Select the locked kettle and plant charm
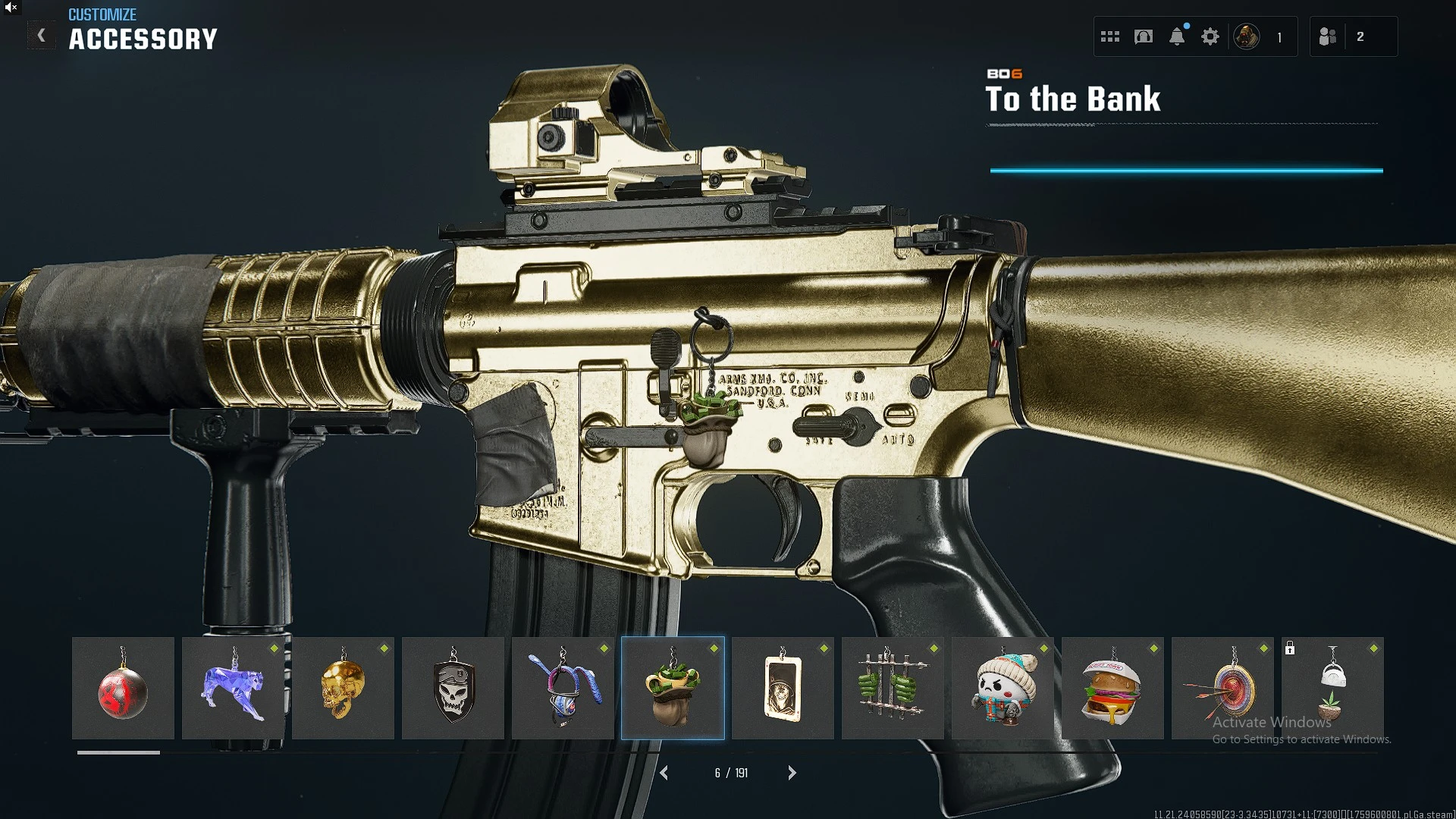This screenshot has width=1456, height=819. coord(1332,689)
